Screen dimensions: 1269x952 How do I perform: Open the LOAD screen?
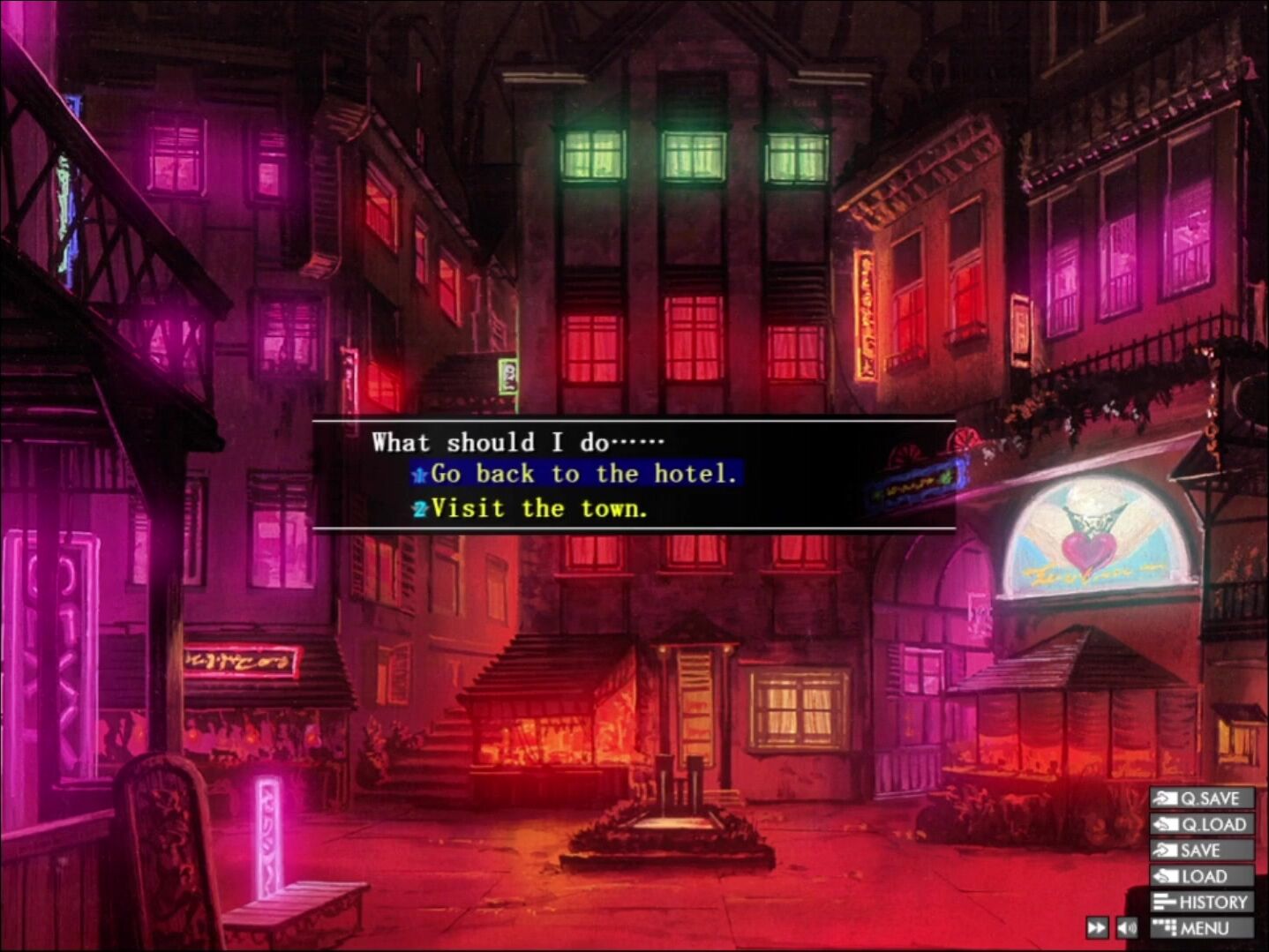click(1202, 876)
